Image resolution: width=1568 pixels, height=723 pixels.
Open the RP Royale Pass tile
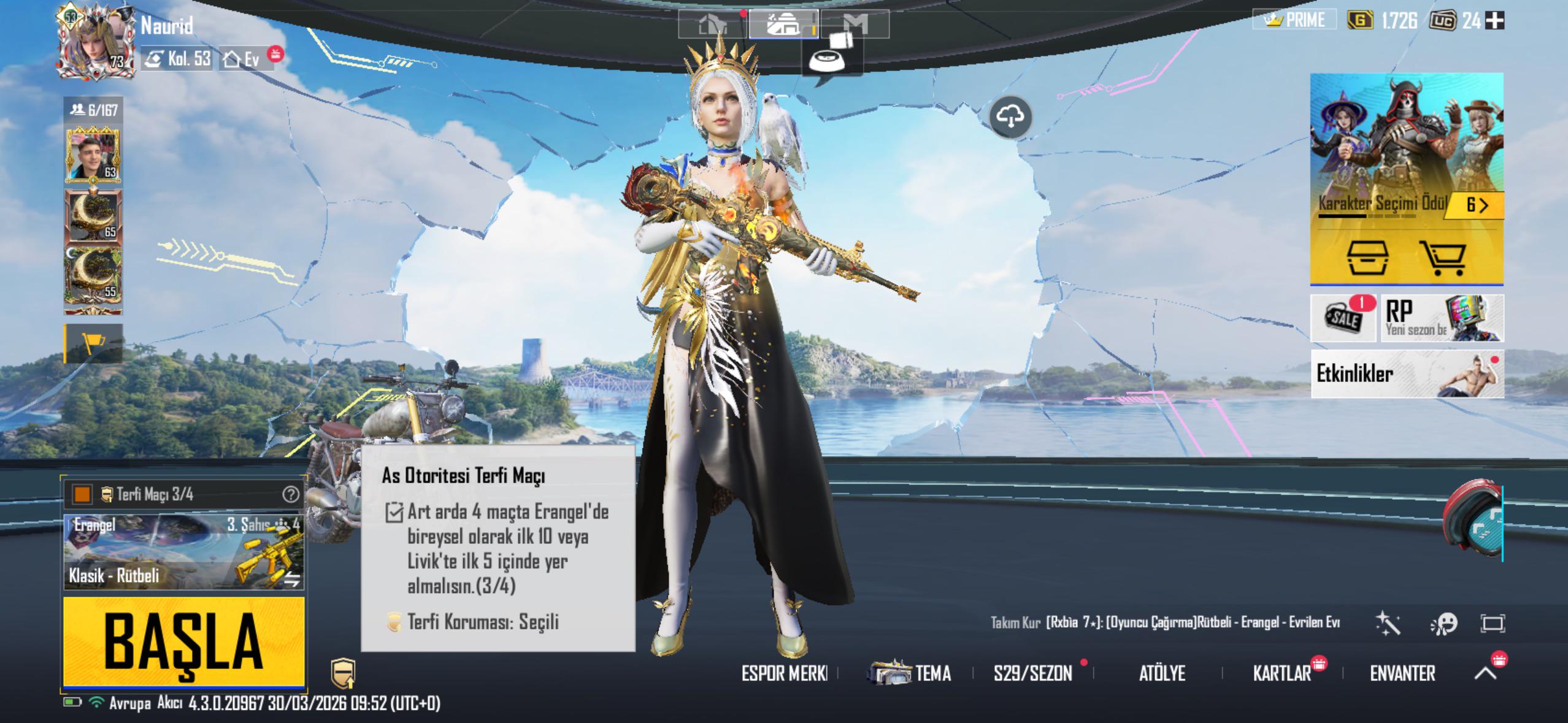(1442, 318)
